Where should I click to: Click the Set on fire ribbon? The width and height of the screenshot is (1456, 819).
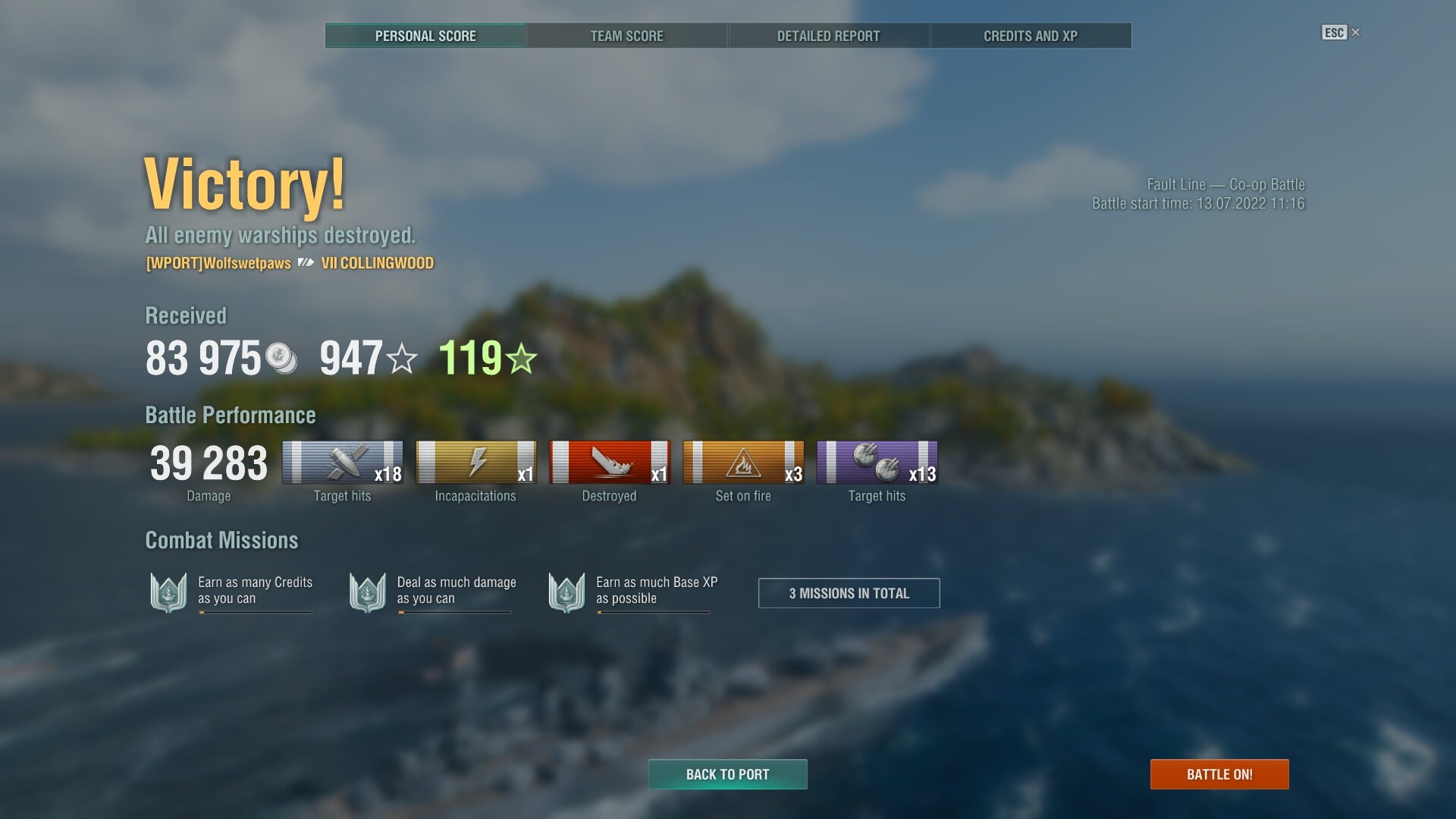point(743,462)
